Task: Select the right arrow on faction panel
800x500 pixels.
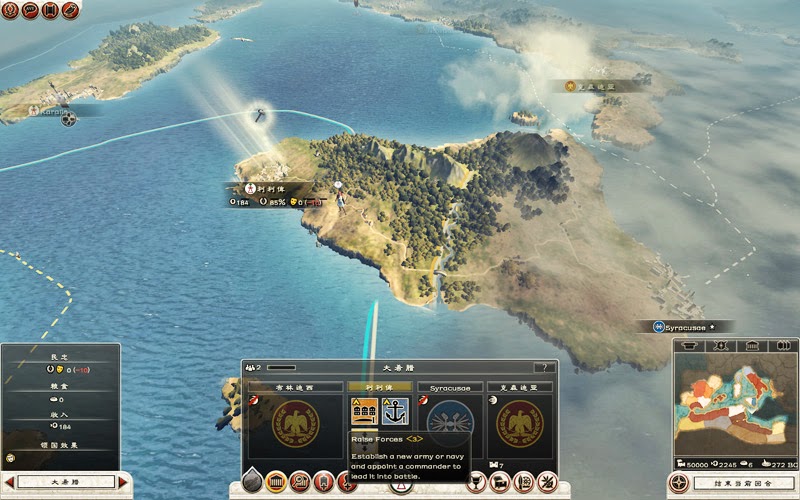Action: [x=124, y=482]
